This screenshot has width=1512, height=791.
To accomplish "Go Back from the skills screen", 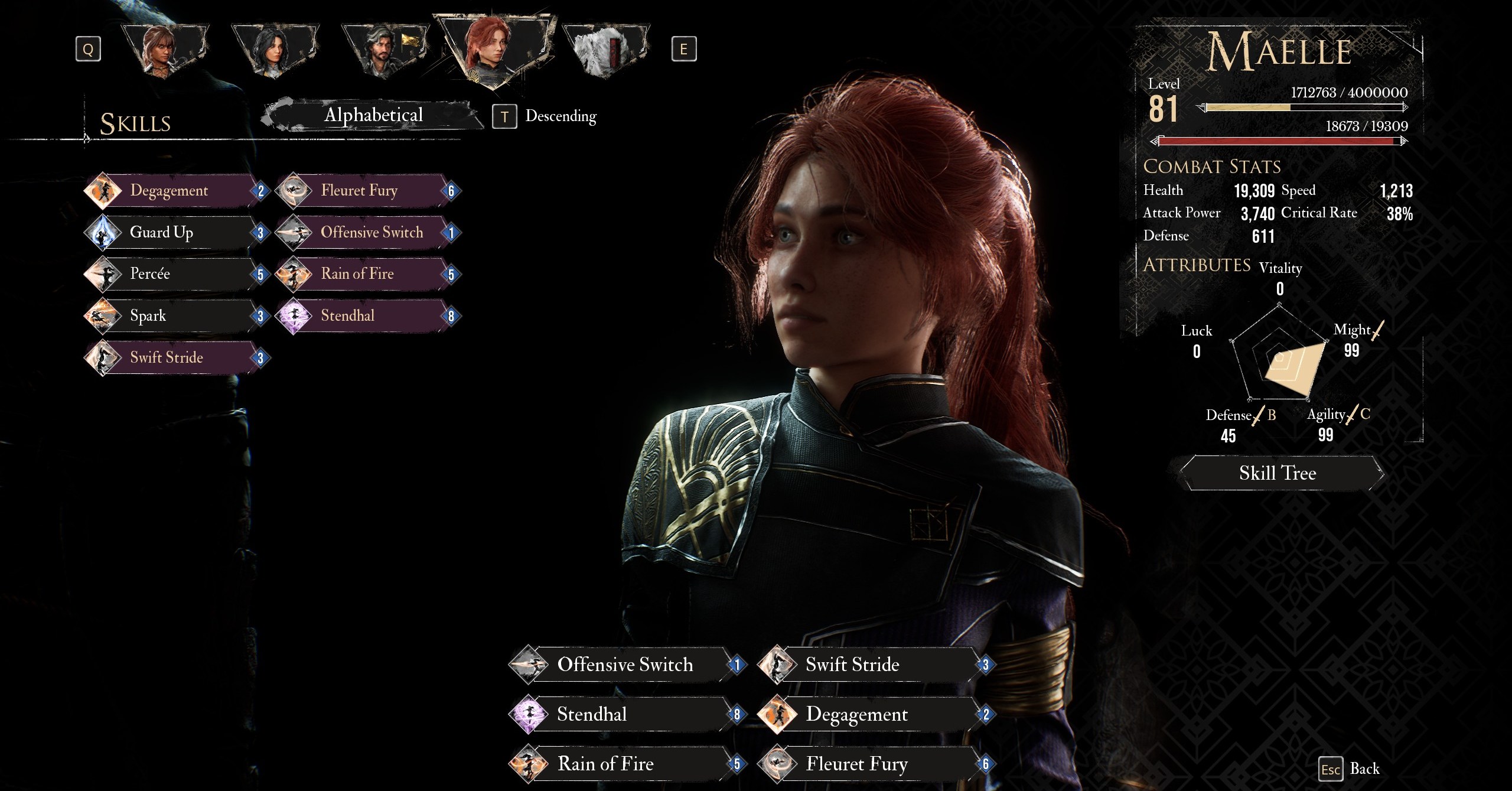I will pos(1350,769).
